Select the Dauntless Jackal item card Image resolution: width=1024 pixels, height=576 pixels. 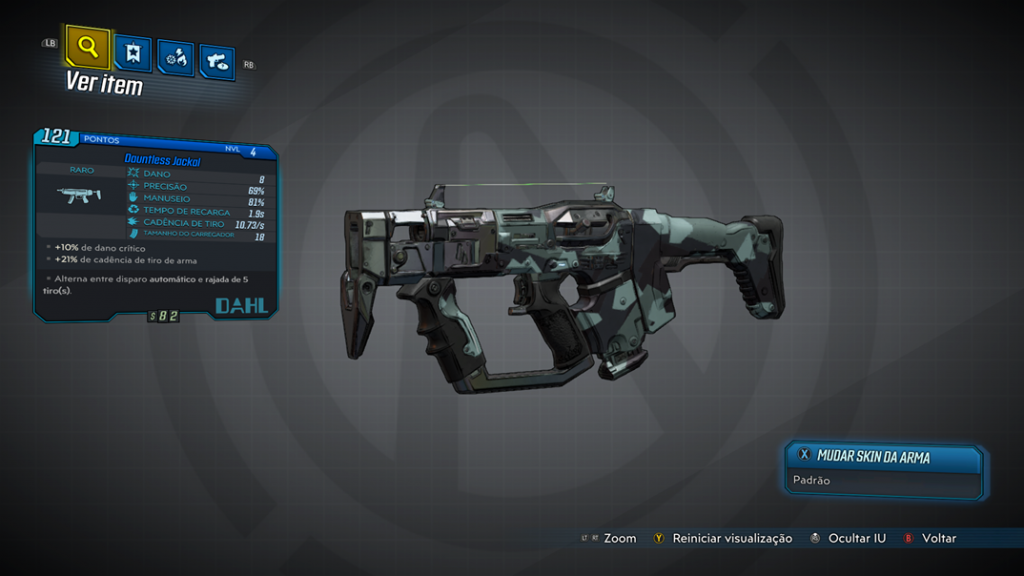[x=157, y=225]
